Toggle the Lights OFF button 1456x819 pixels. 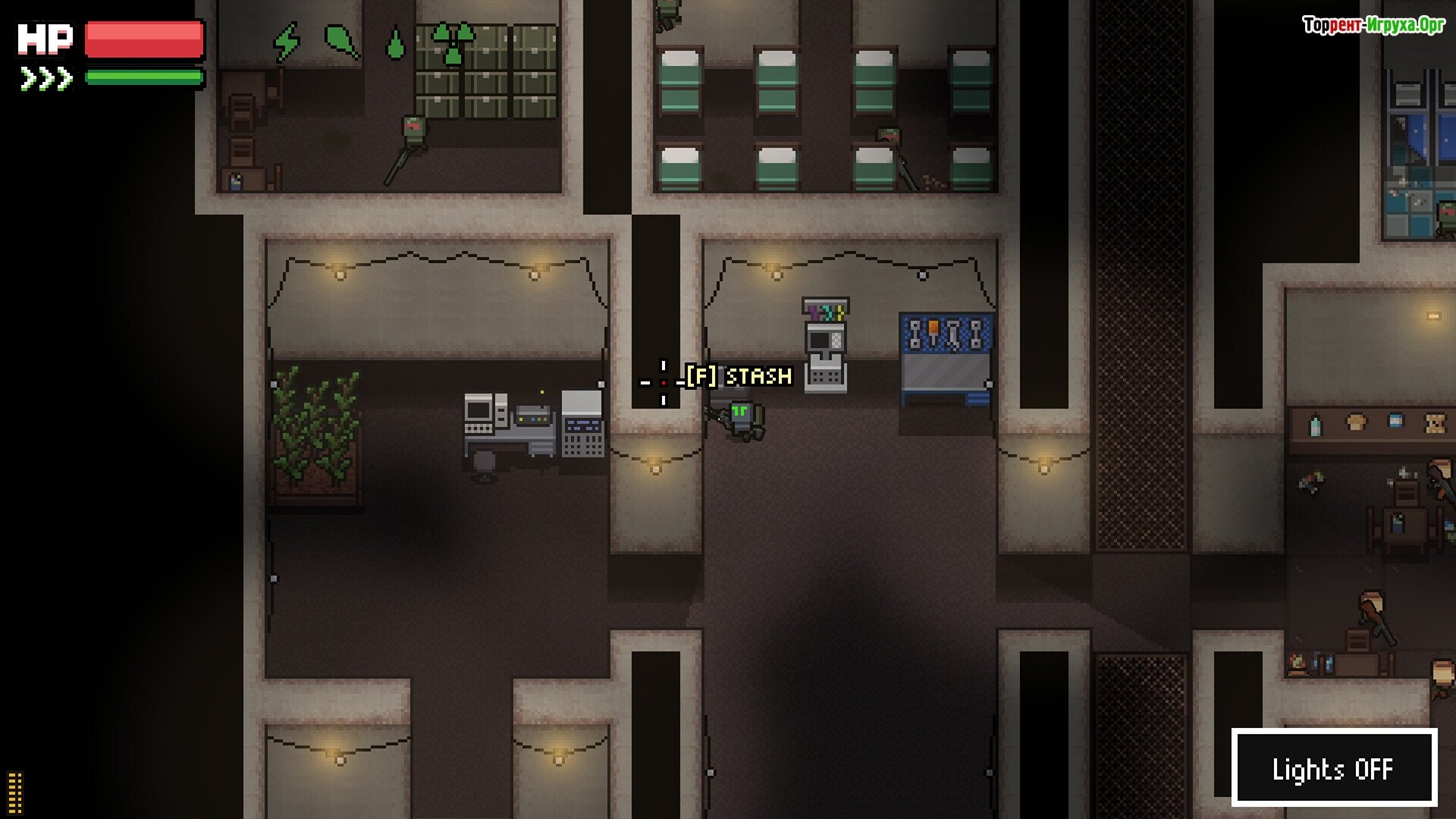pyautogui.click(x=1334, y=768)
